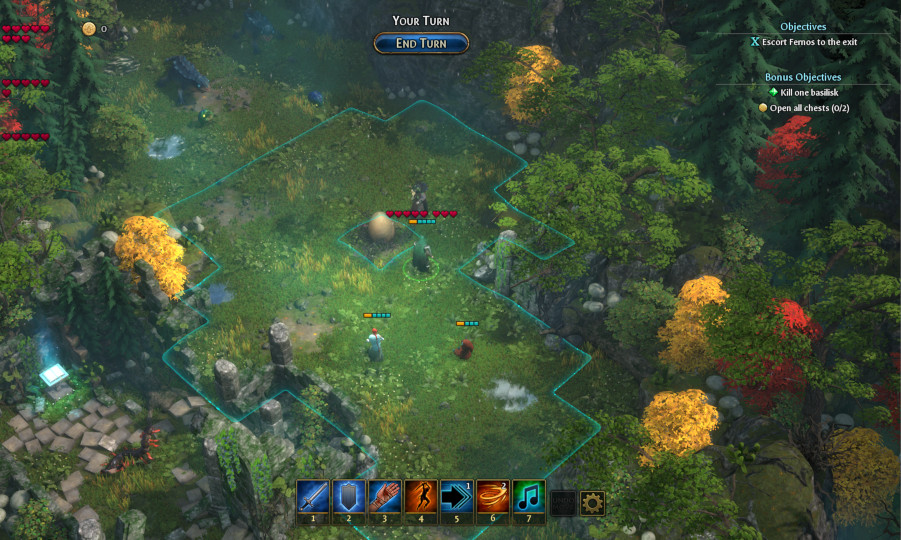Open settings with the gear icon

click(593, 503)
